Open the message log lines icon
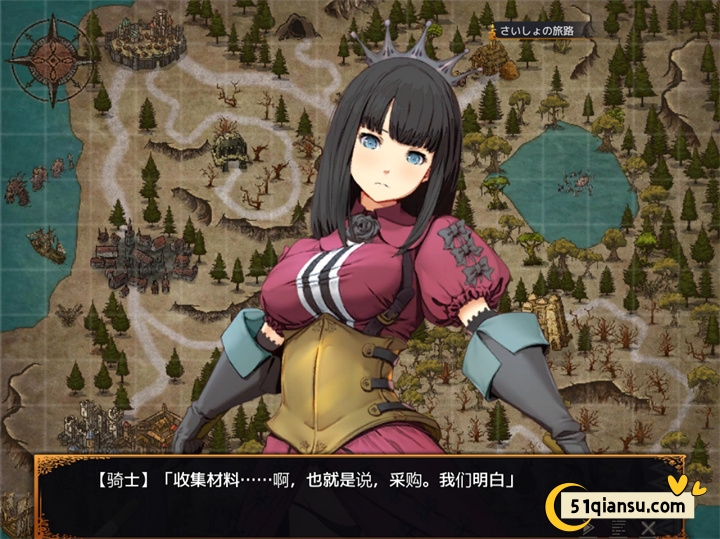This screenshot has height=539, width=720. coord(619,526)
